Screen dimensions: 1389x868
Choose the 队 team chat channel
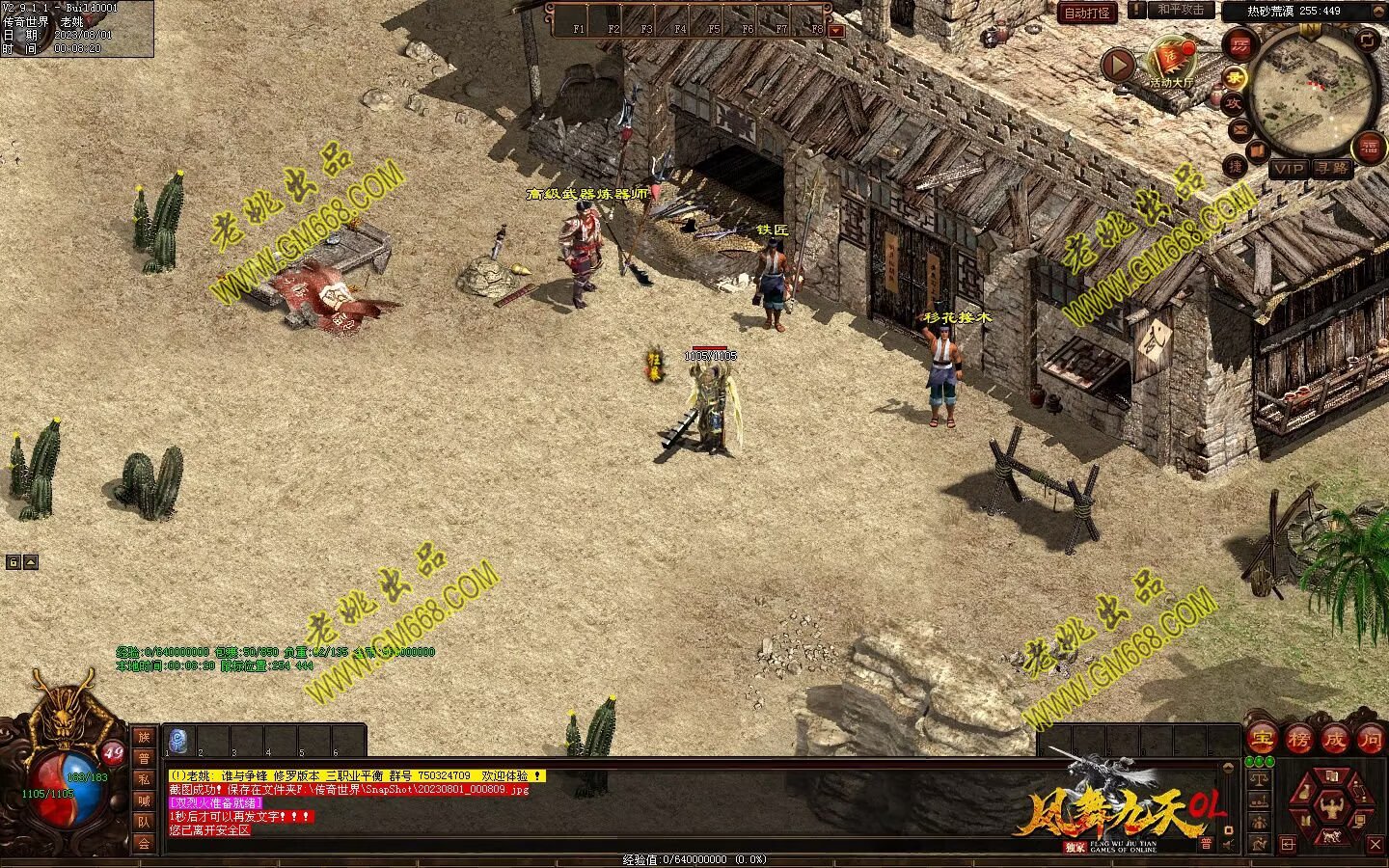point(144,822)
